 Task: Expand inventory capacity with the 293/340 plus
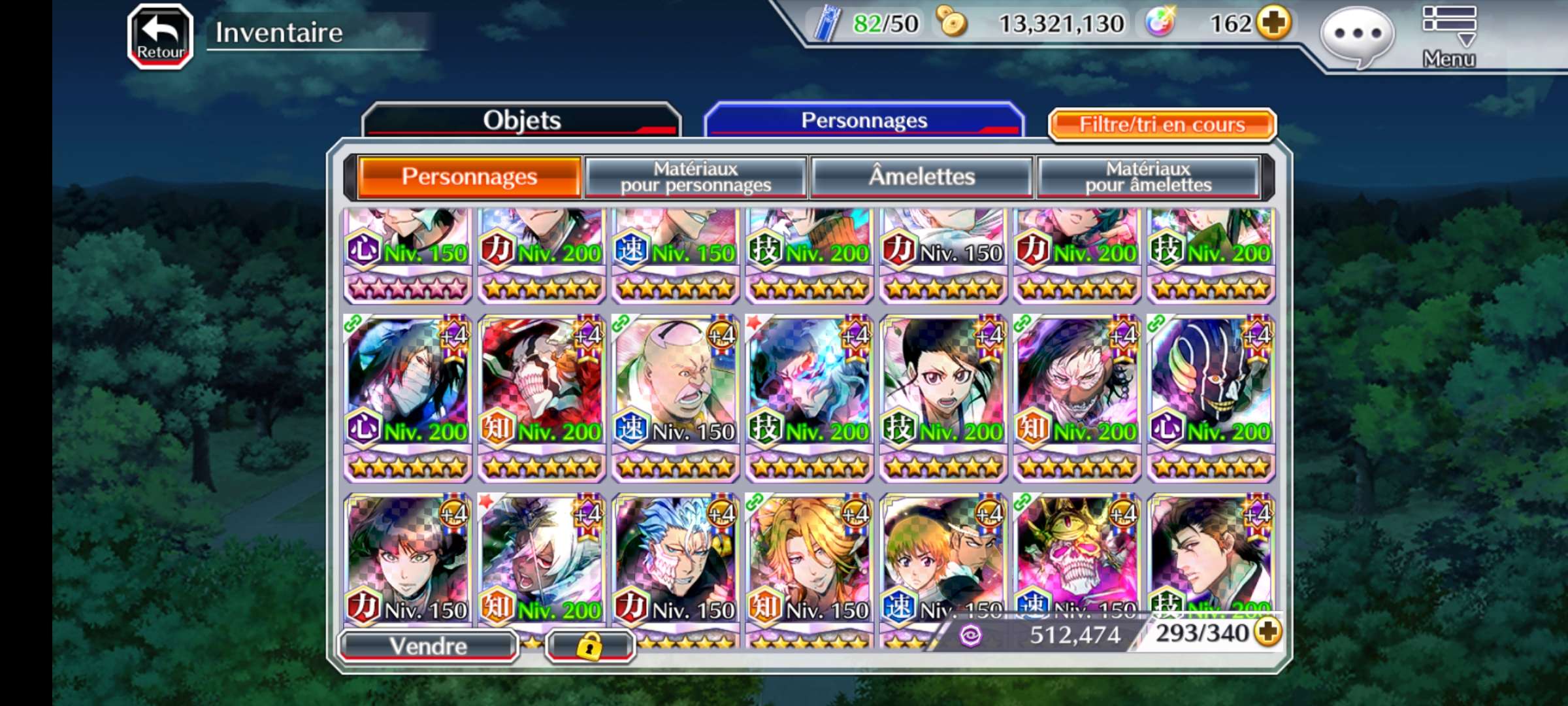pyautogui.click(x=1268, y=632)
